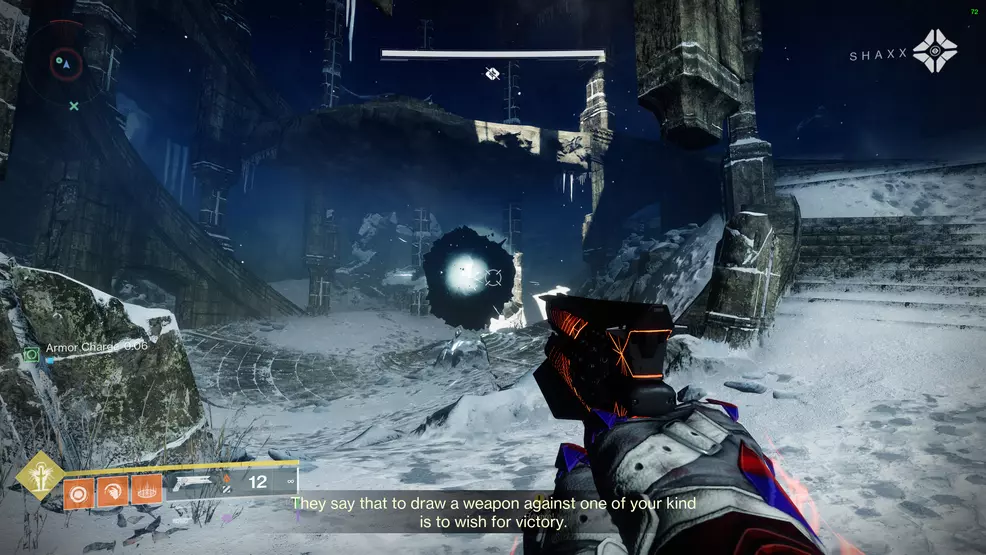Activate the class ability rift icon
Screen dimensions: 986x555
pyautogui.click(x=146, y=489)
